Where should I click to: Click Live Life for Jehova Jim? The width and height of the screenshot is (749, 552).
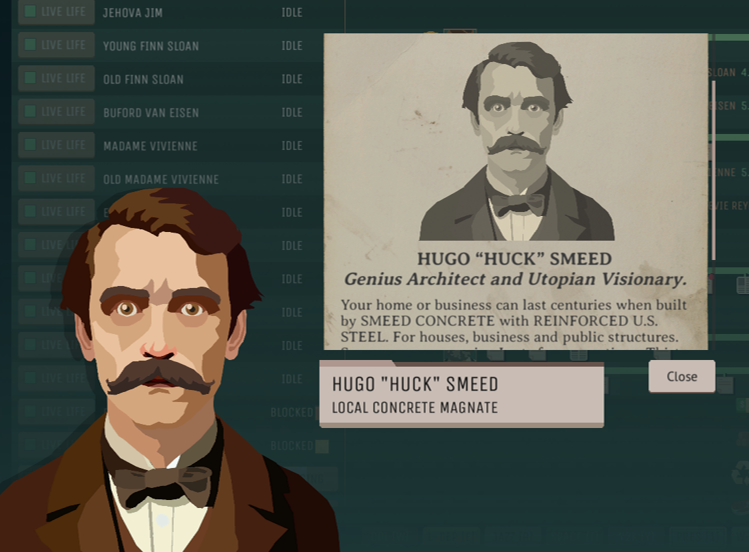pos(56,13)
